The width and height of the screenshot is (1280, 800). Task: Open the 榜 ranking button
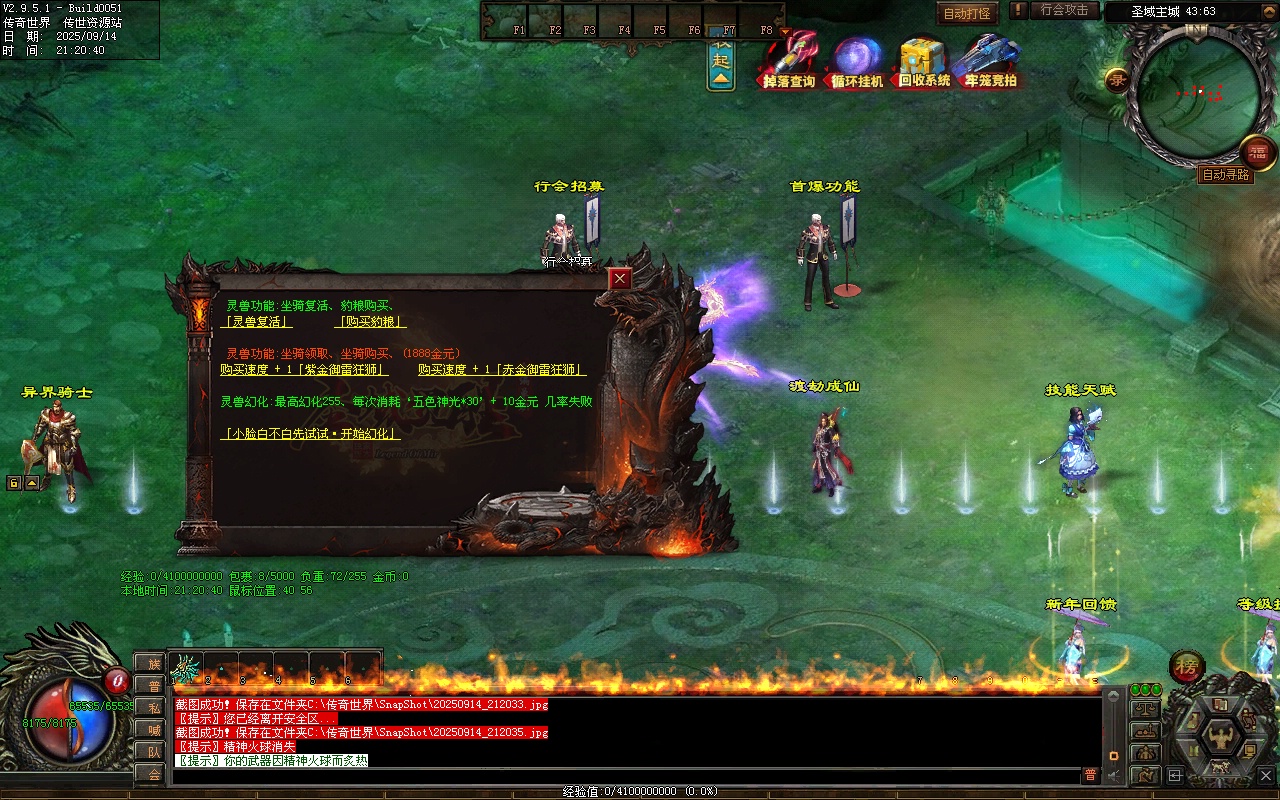tap(1187, 666)
